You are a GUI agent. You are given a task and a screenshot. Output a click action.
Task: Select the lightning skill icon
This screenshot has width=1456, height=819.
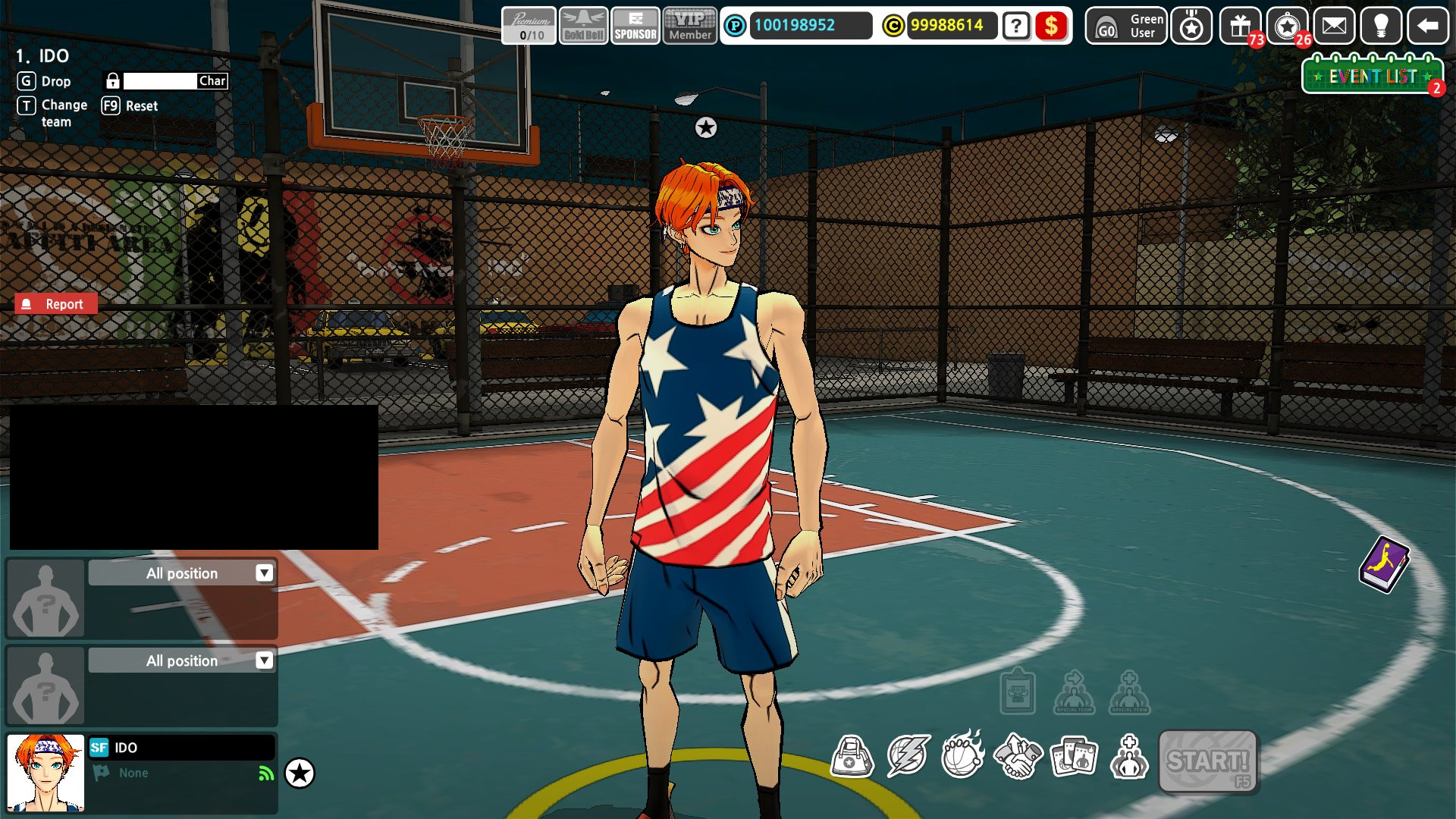[908, 755]
